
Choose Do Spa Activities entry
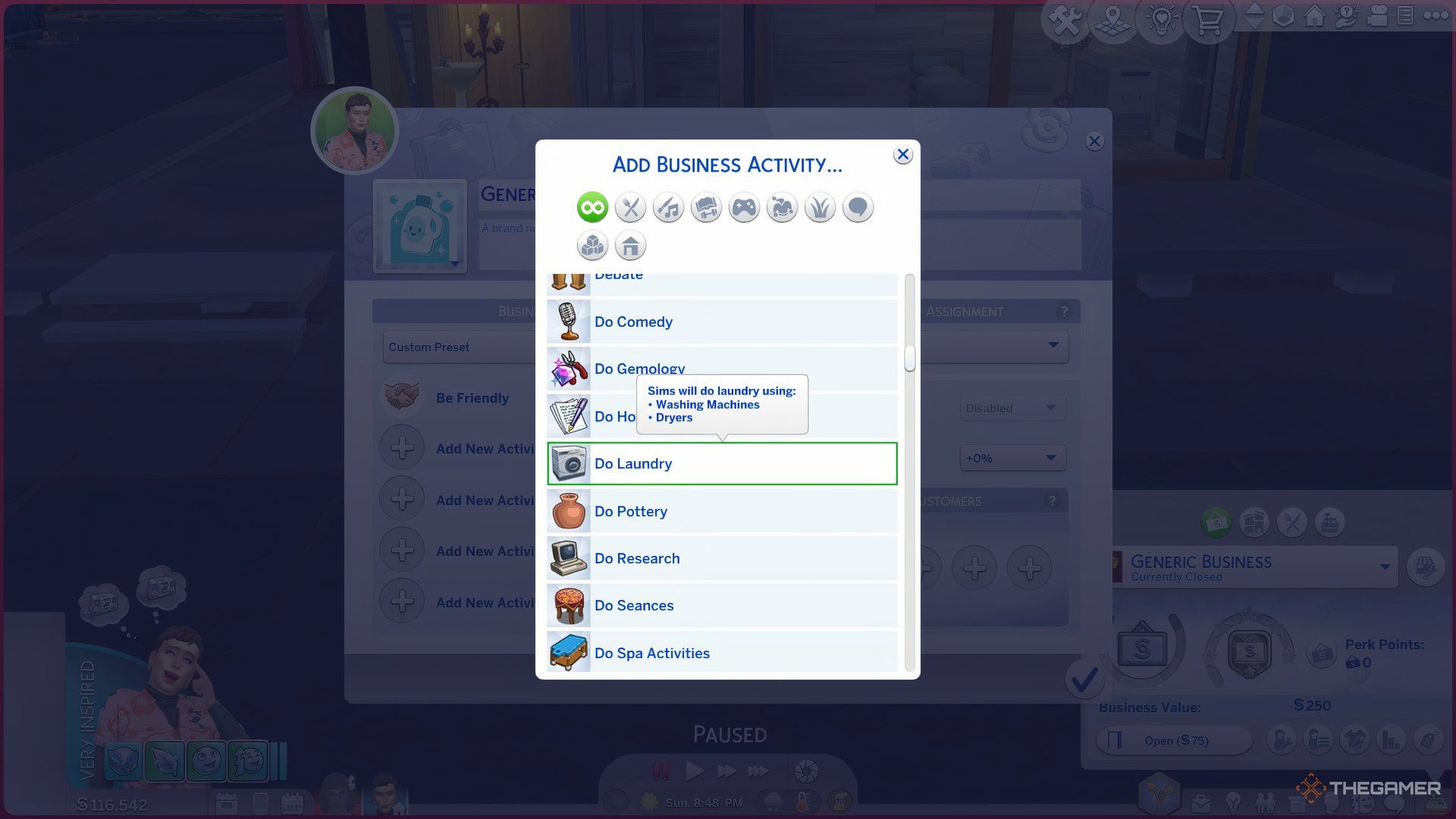click(x=721, y=653)
